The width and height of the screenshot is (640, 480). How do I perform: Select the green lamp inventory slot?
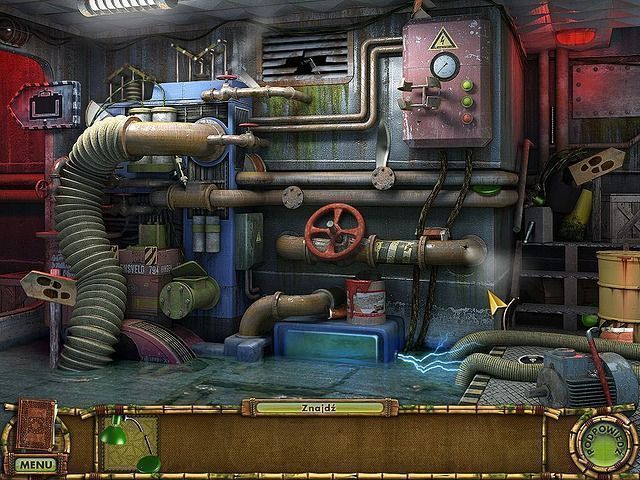[129, 444]
